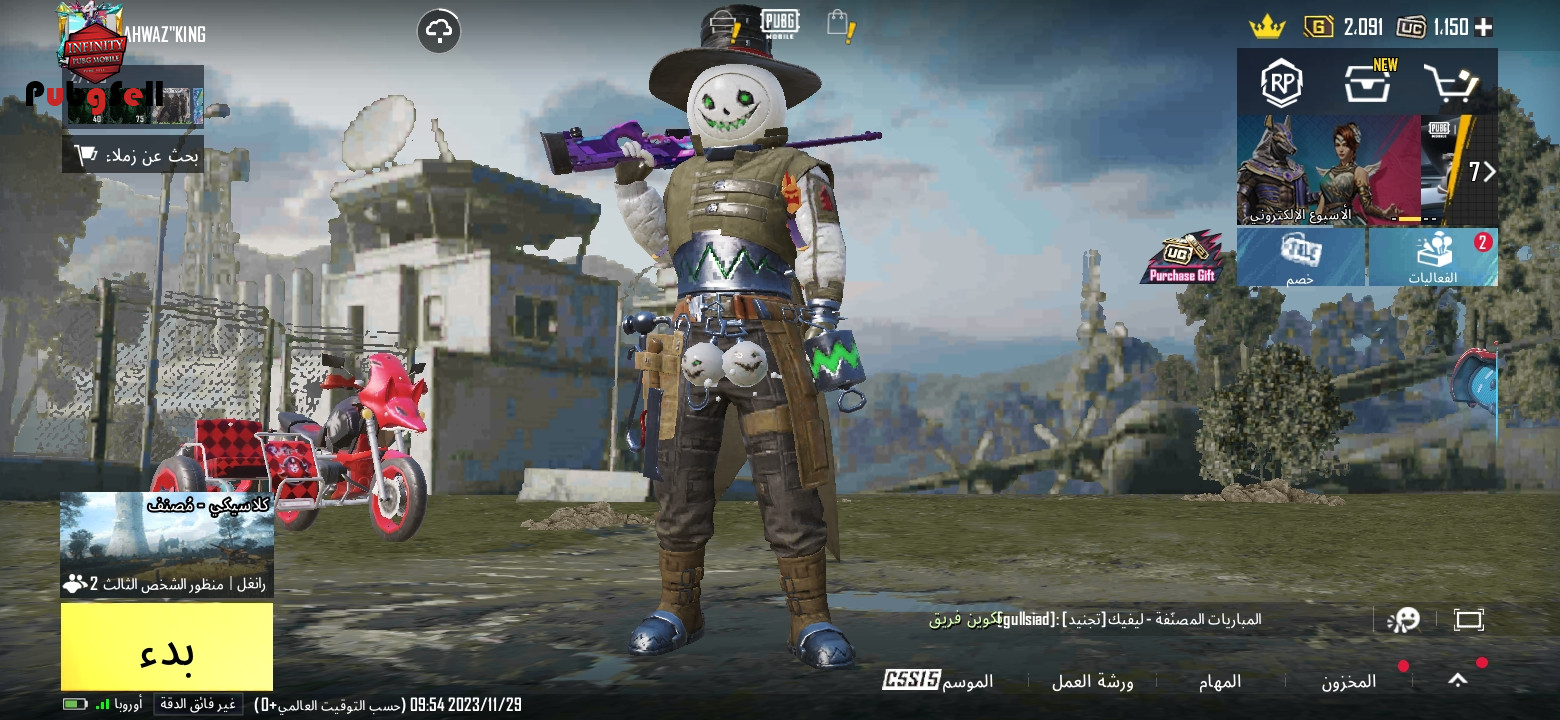Open the بحث عن زملاء teammate search
This screenshot has width=1560, height=720.
[133, 155]
